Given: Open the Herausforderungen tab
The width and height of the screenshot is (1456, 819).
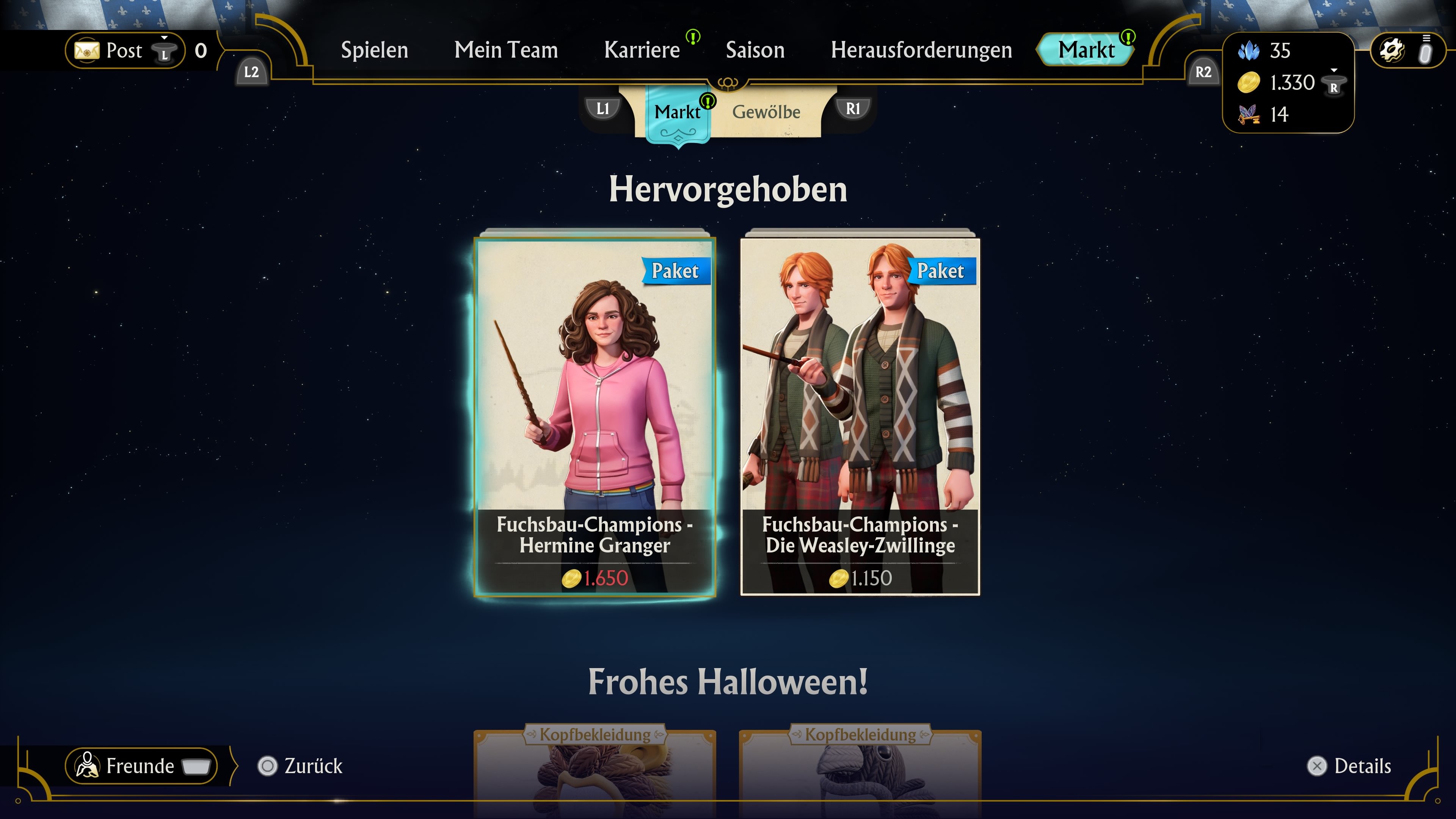Looking at the screenshot, I should click(922, 50).
